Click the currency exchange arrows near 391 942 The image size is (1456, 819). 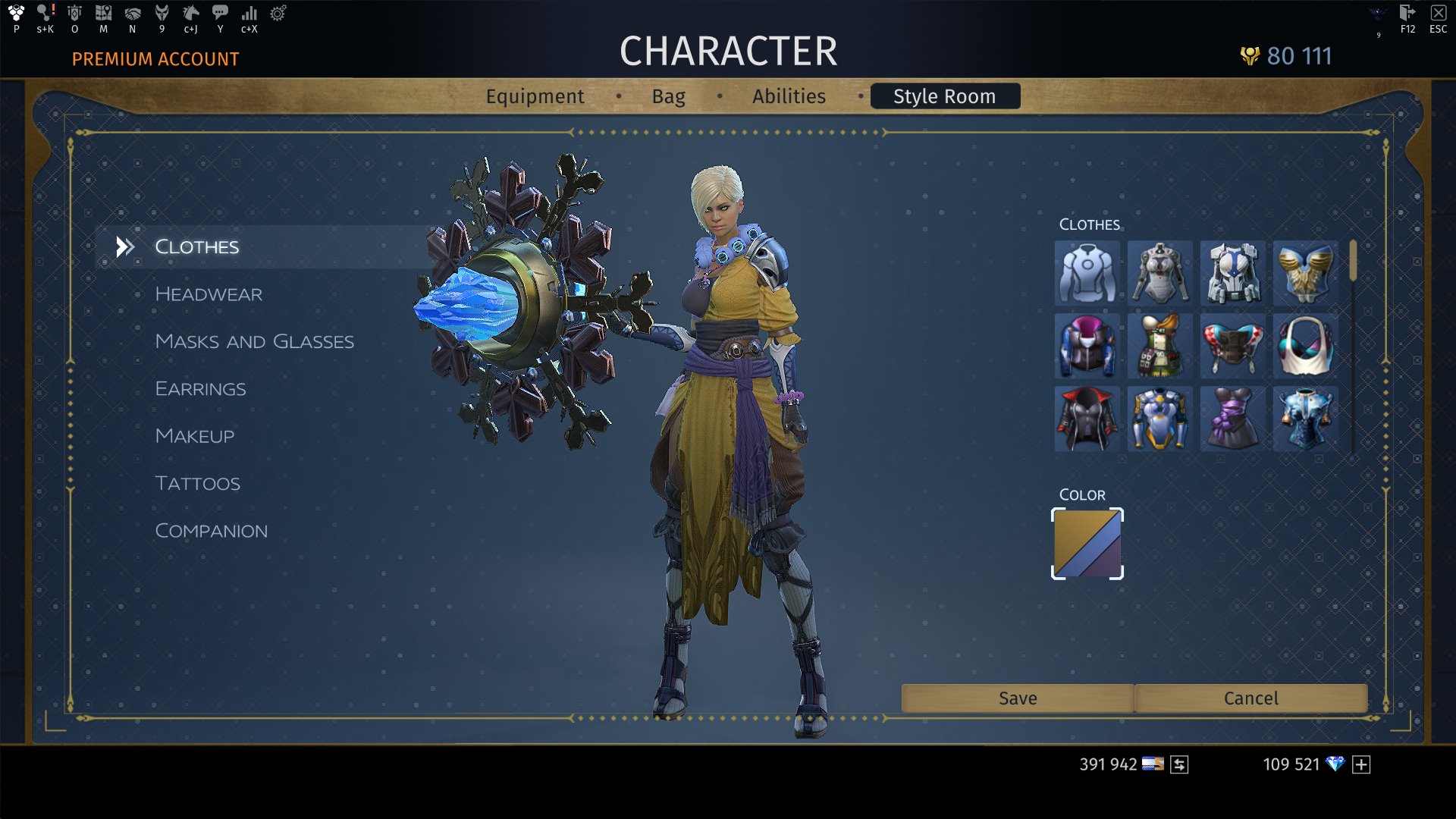pyautogui.click(x=1180, y=764)
